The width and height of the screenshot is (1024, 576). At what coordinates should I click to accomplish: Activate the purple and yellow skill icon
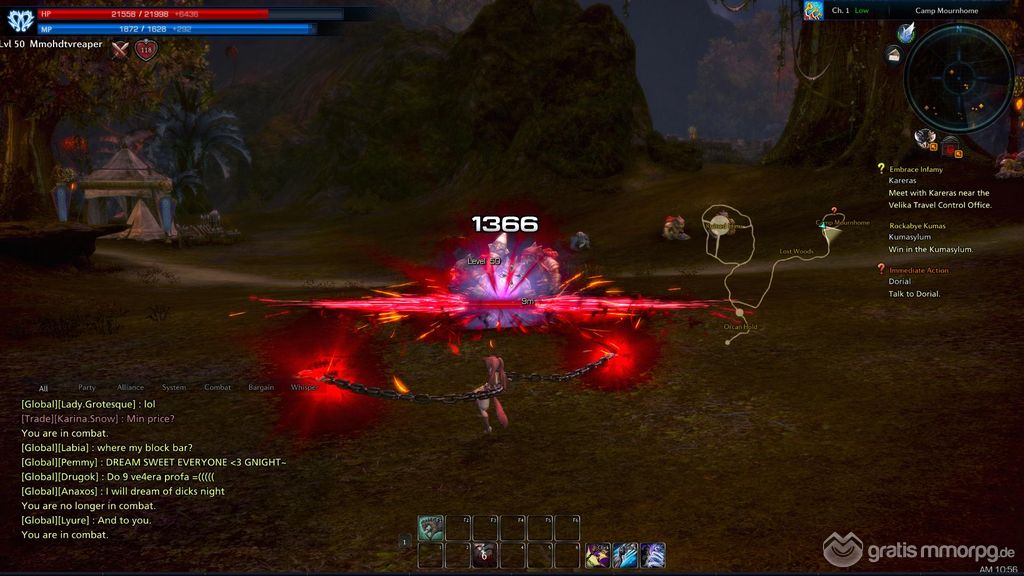[x=598, y=555]
